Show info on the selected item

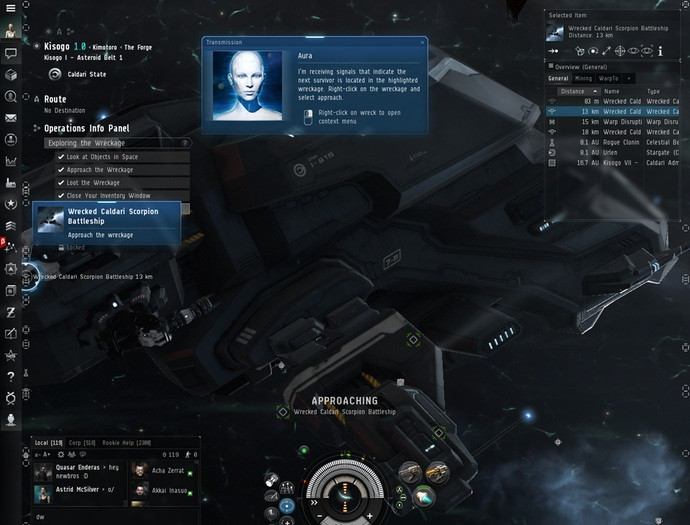(660, 50)
